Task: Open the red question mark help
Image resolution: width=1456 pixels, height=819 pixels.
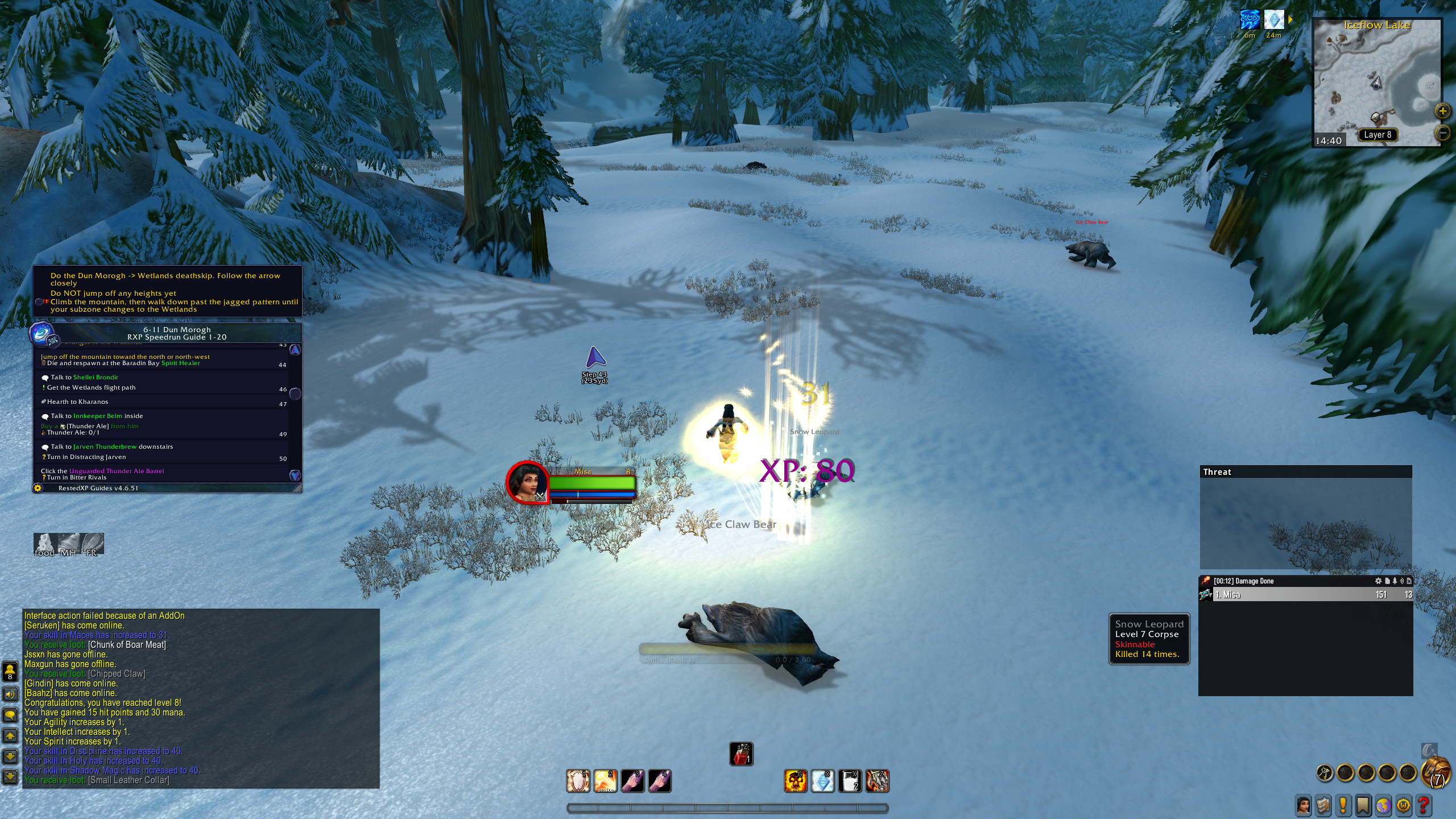Action: 1424,805
